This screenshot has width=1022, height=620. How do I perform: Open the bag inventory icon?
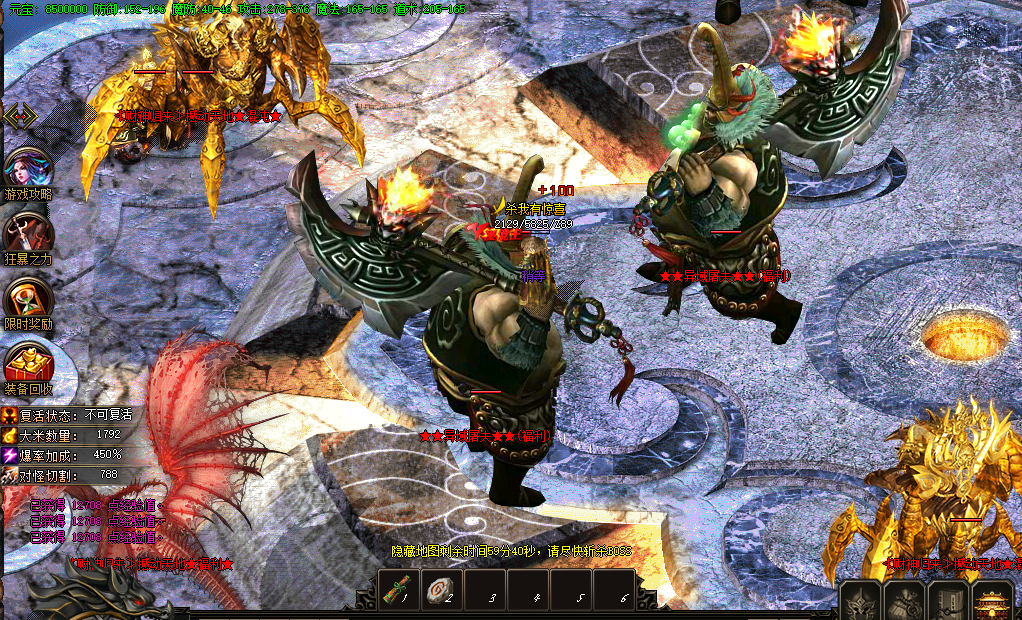(904, 602)
